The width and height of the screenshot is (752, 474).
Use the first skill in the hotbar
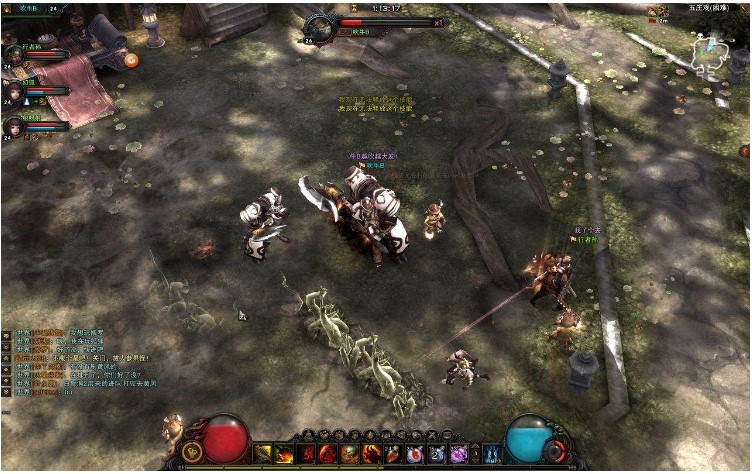(263, 454)
